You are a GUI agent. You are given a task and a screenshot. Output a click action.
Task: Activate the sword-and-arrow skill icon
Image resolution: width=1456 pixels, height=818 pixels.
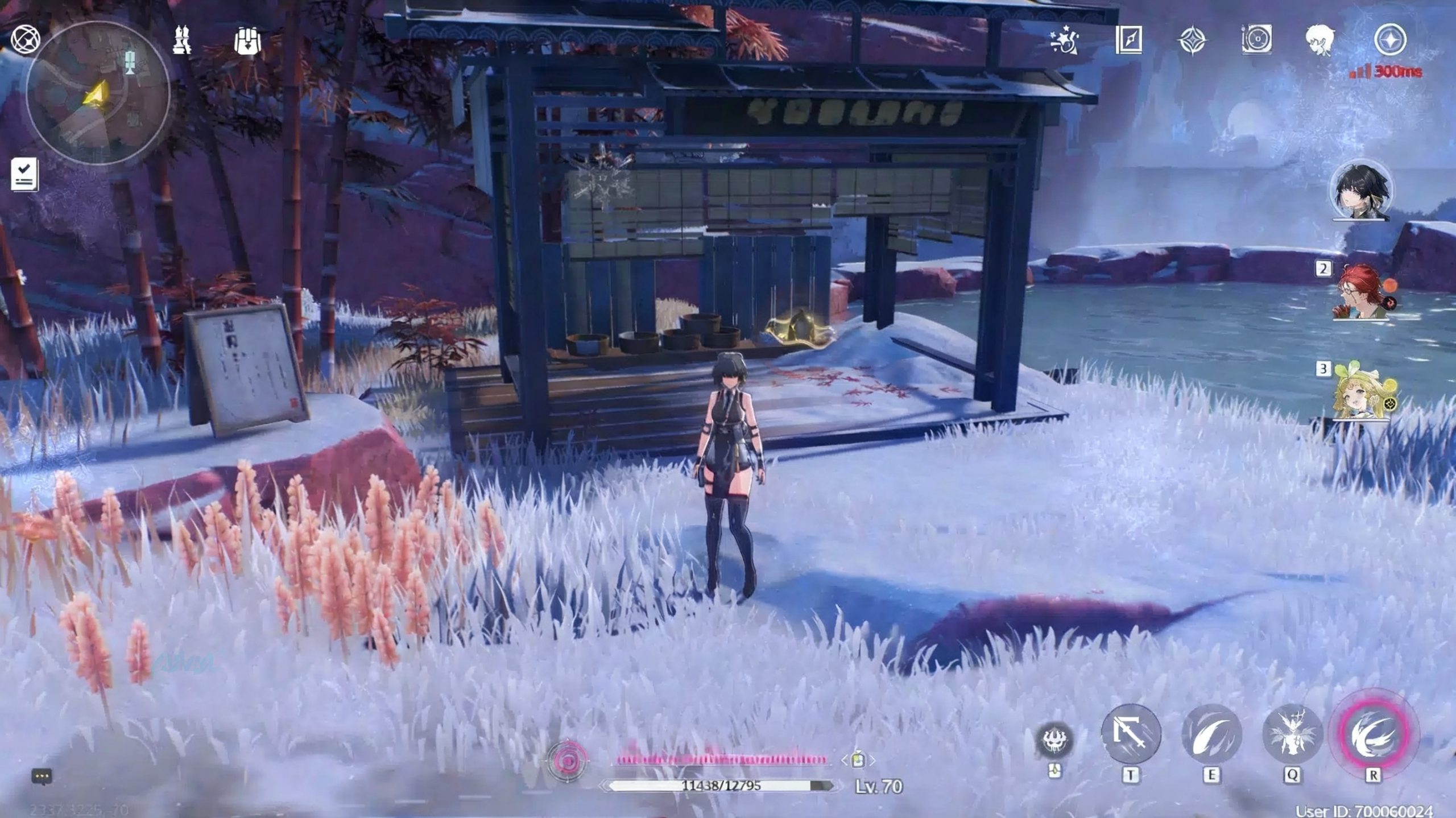(1131, 733)
